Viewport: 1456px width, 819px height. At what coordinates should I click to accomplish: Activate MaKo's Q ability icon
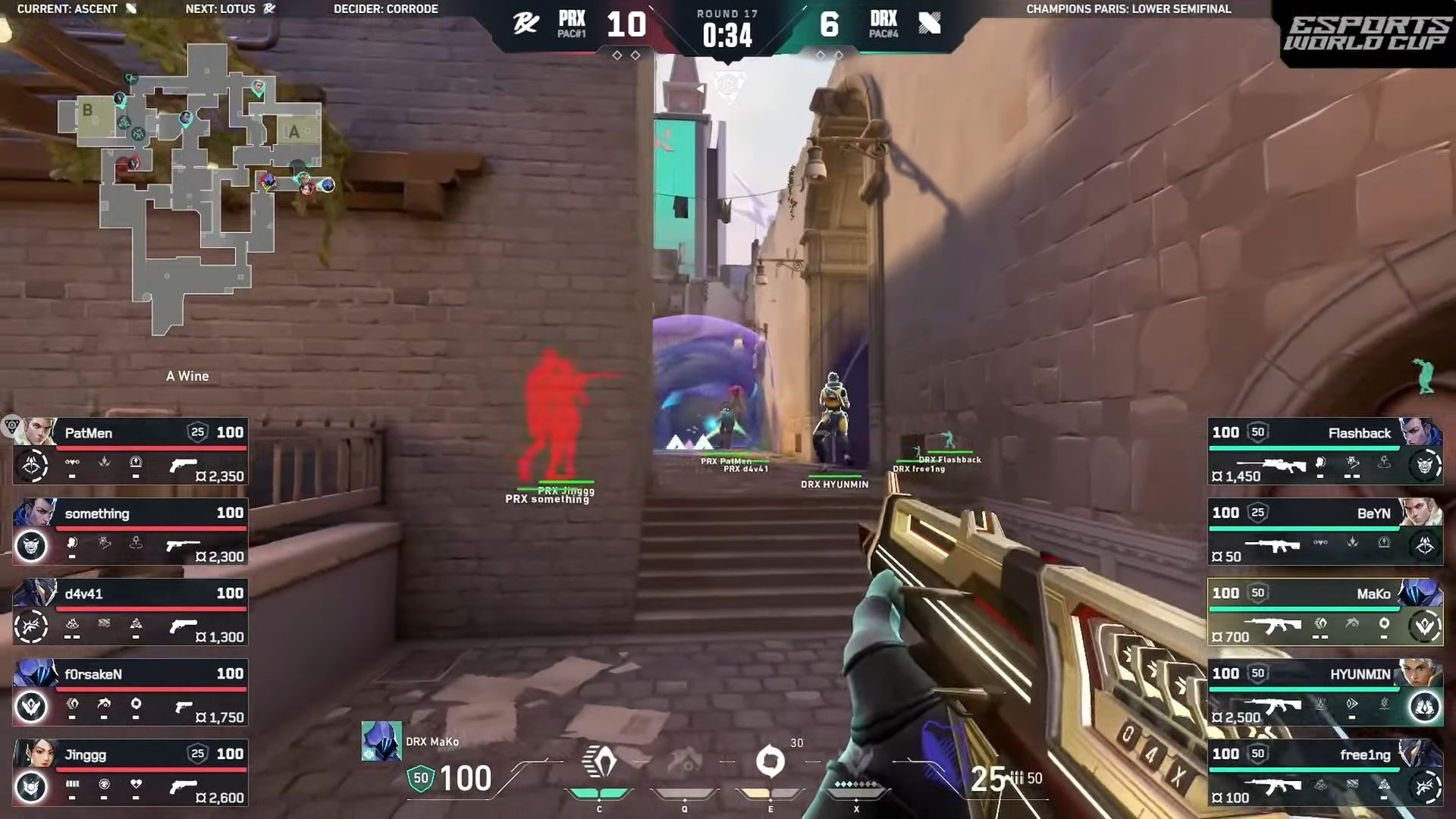click(685, 763)
